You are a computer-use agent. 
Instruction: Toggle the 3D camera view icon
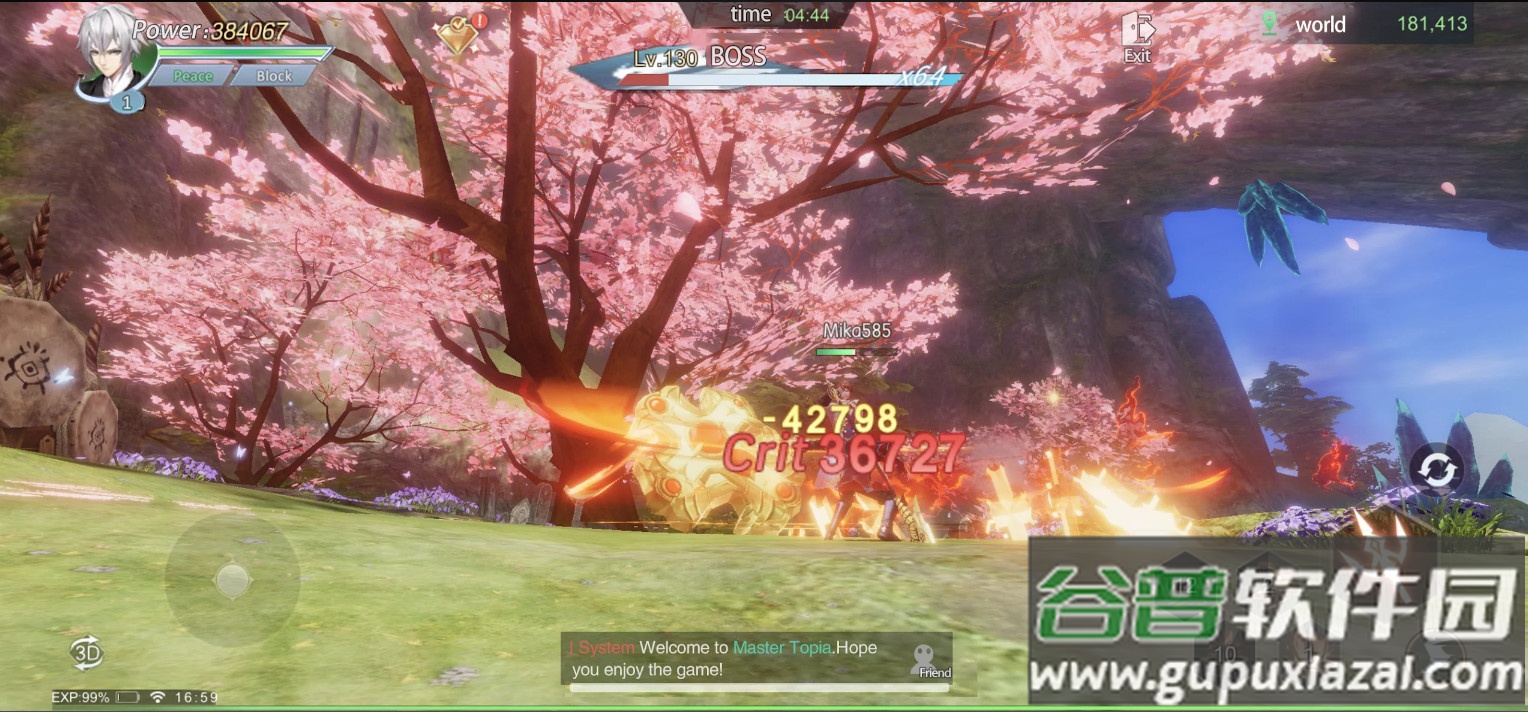87,653
